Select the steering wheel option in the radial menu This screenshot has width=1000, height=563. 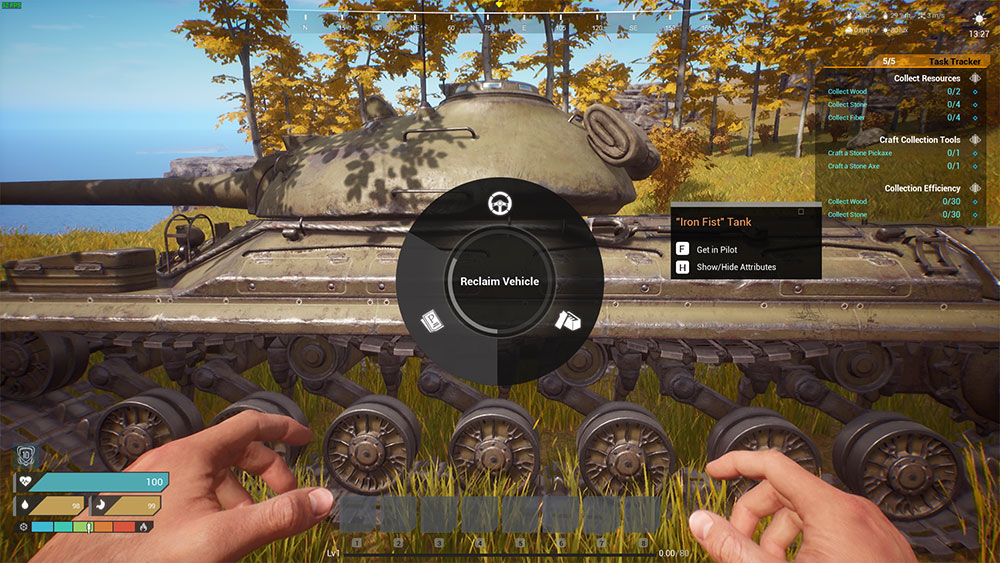(499, 204)
